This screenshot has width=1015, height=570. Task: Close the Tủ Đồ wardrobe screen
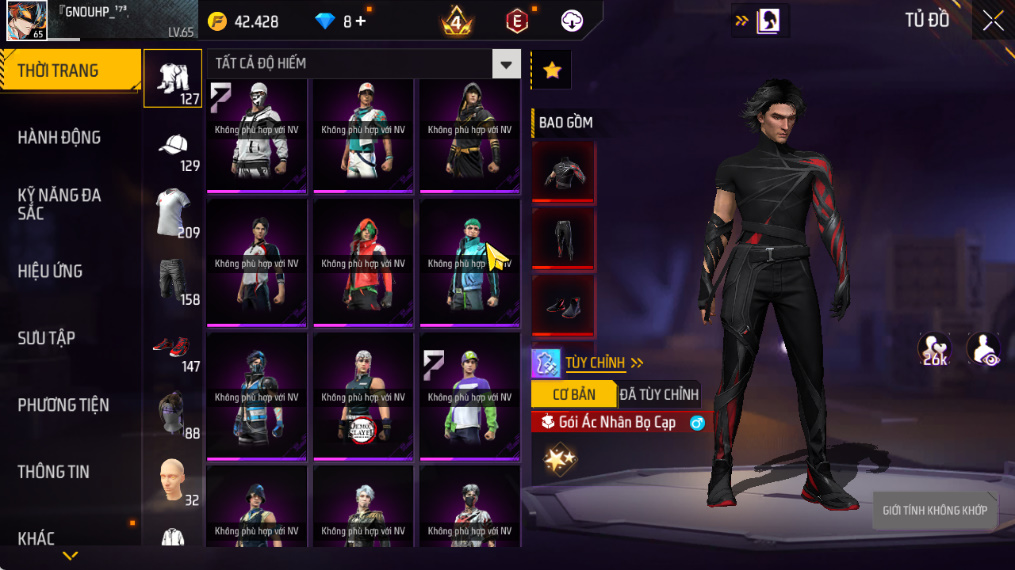[992, 21]
